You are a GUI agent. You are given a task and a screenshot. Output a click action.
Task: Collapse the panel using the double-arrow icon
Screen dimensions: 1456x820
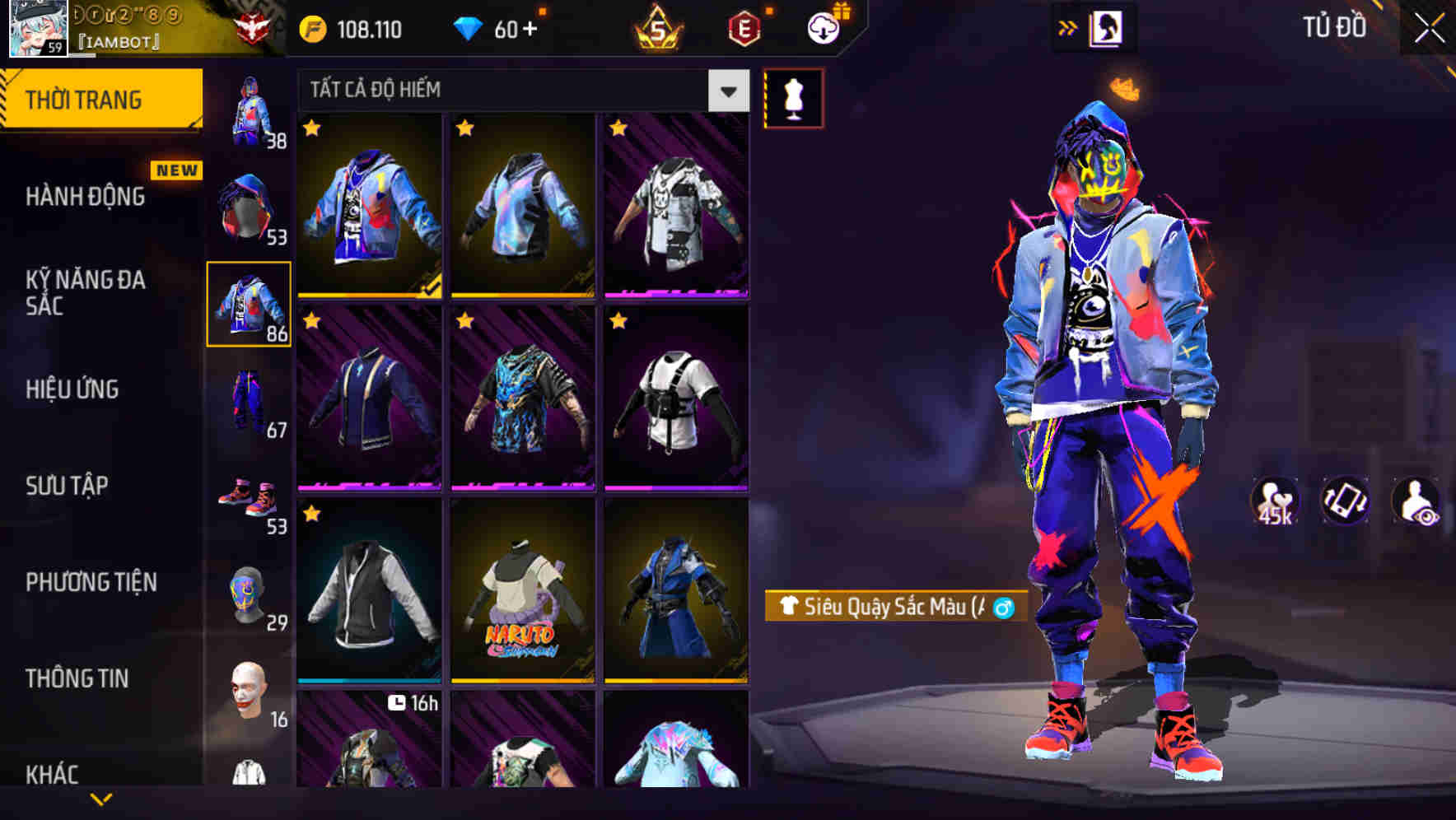[1067, 27]
